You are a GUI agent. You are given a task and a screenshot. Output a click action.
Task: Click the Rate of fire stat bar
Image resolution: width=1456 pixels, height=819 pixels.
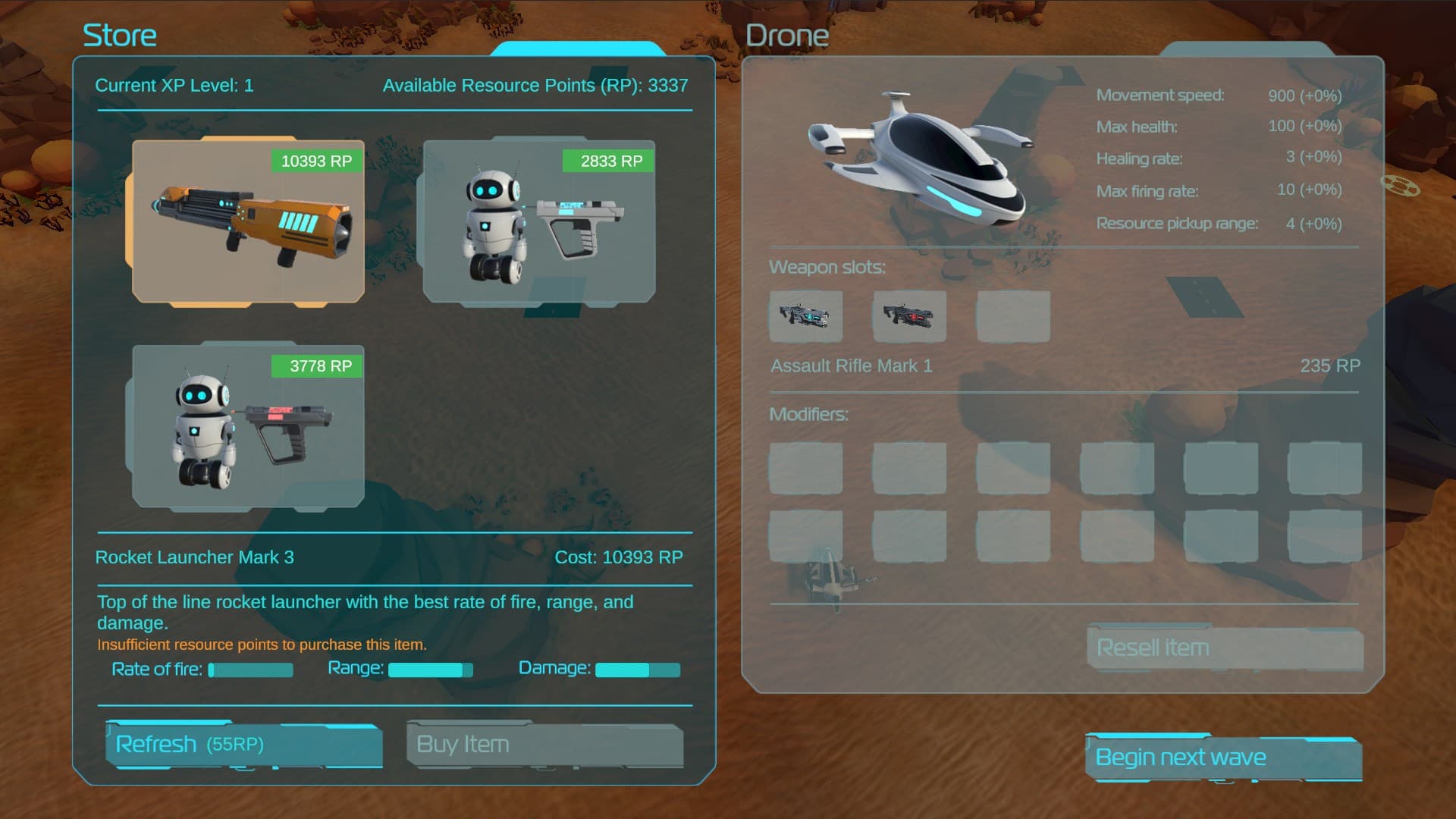tap(250, 670)
